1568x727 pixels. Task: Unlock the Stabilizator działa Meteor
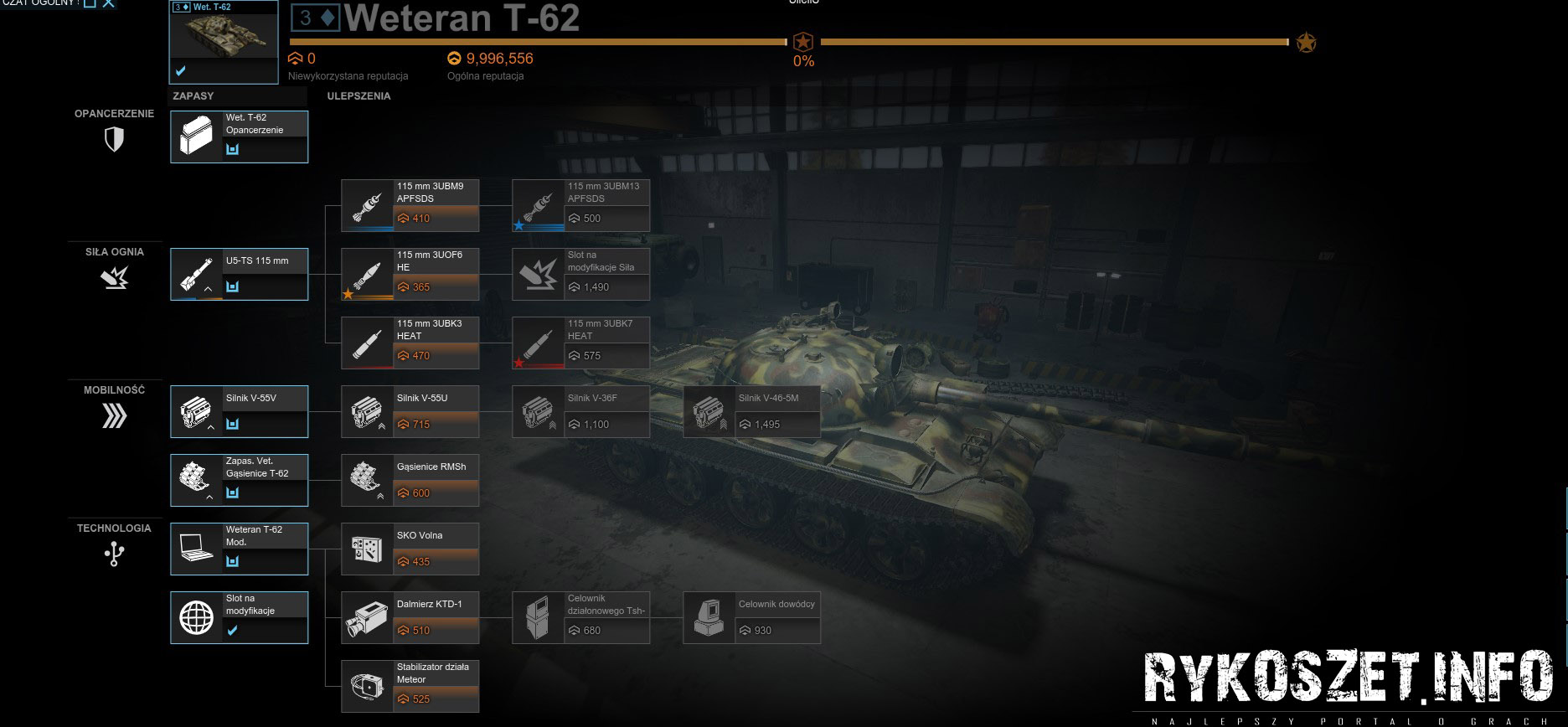410,686
